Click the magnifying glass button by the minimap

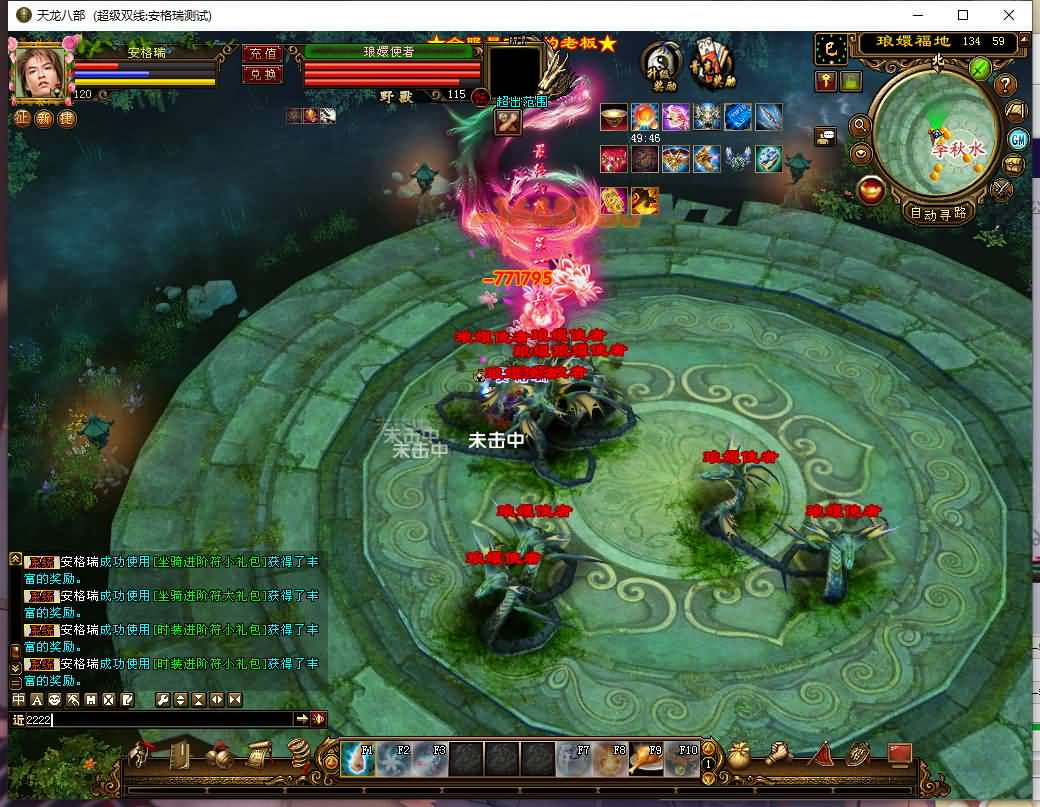click(x=859, y=126)
